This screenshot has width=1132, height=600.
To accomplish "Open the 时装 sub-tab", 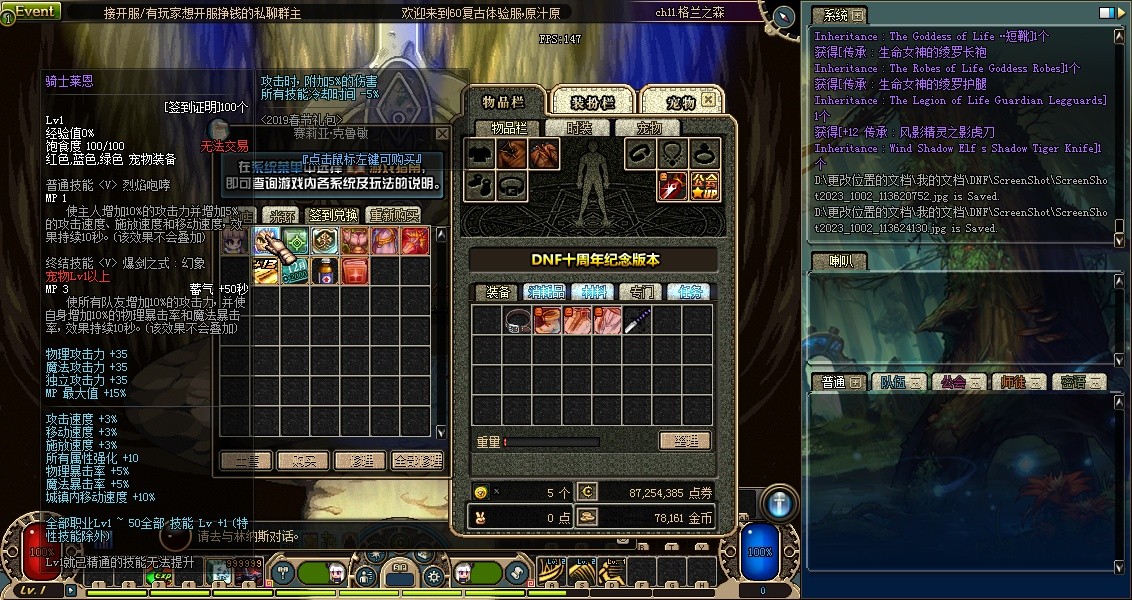I will (x=579, y=128).
